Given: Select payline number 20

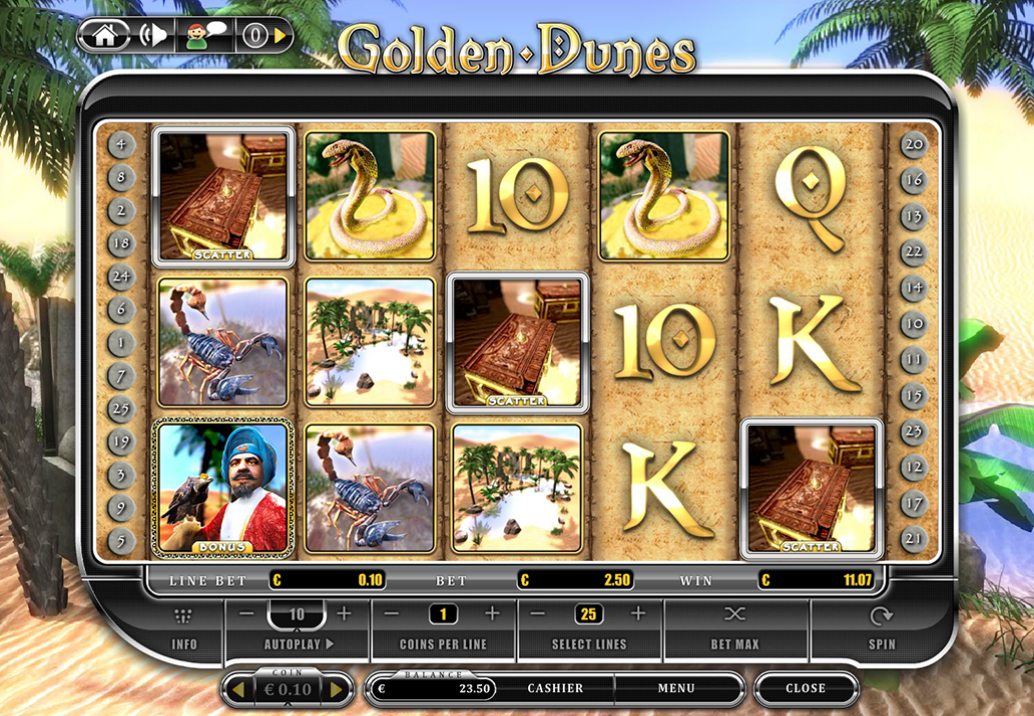Looking at the screenshot, I should [x=913, y=144].
